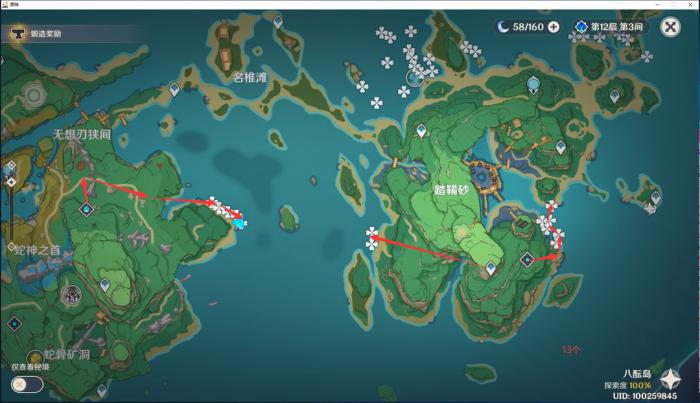Add resin using the plus button
Image resolution: width=700 pixels, height=403 pixels.
pos(553,27)
